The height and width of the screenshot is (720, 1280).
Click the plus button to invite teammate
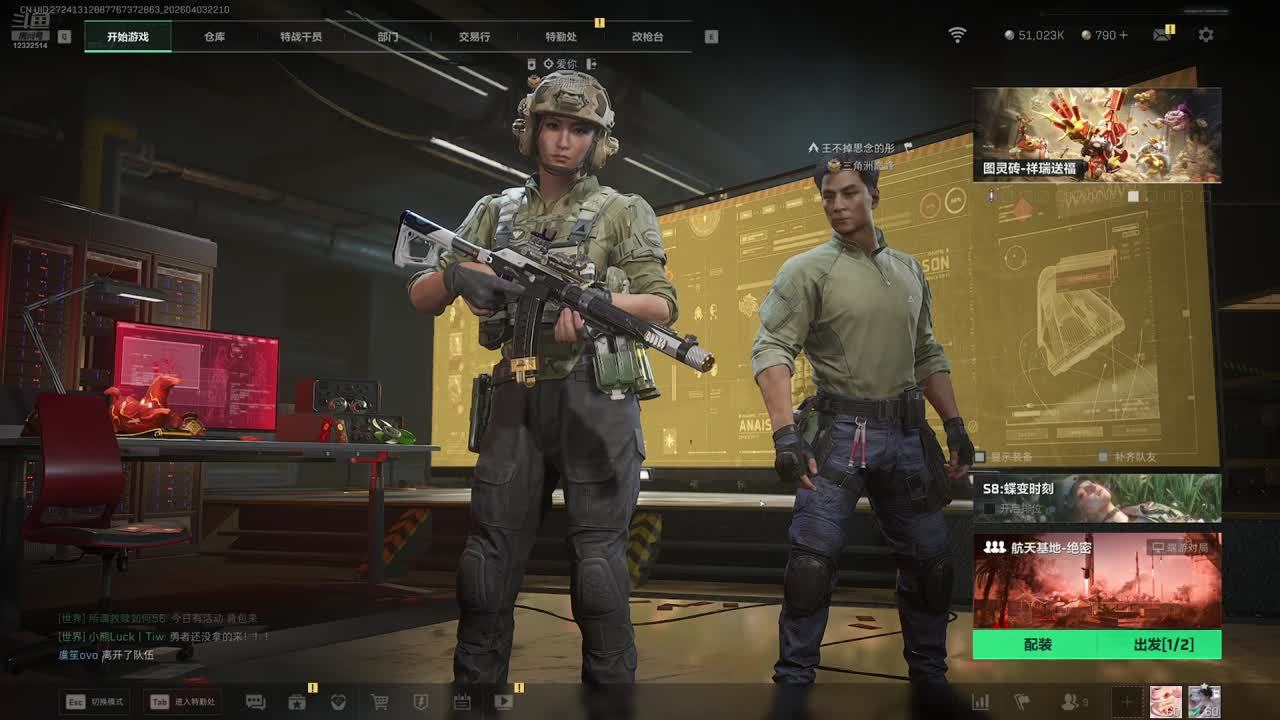[x=1126, y=702]
